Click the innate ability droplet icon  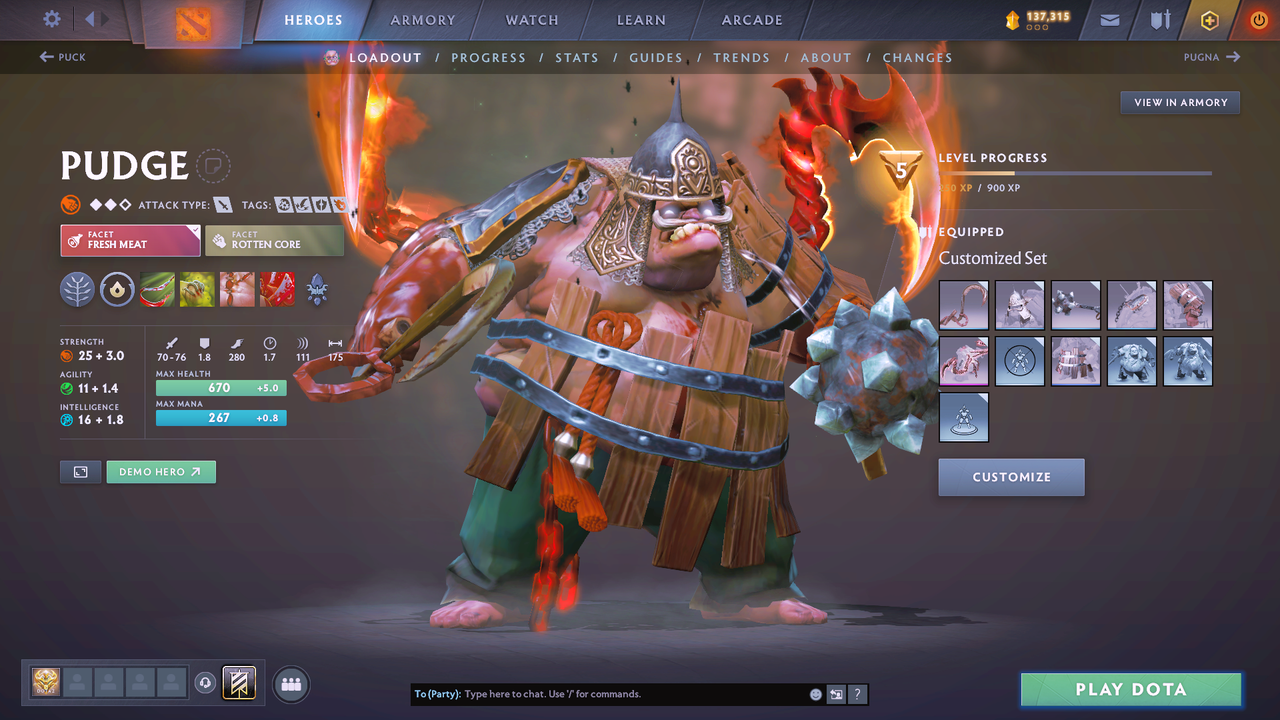click(x=117, y=290)
